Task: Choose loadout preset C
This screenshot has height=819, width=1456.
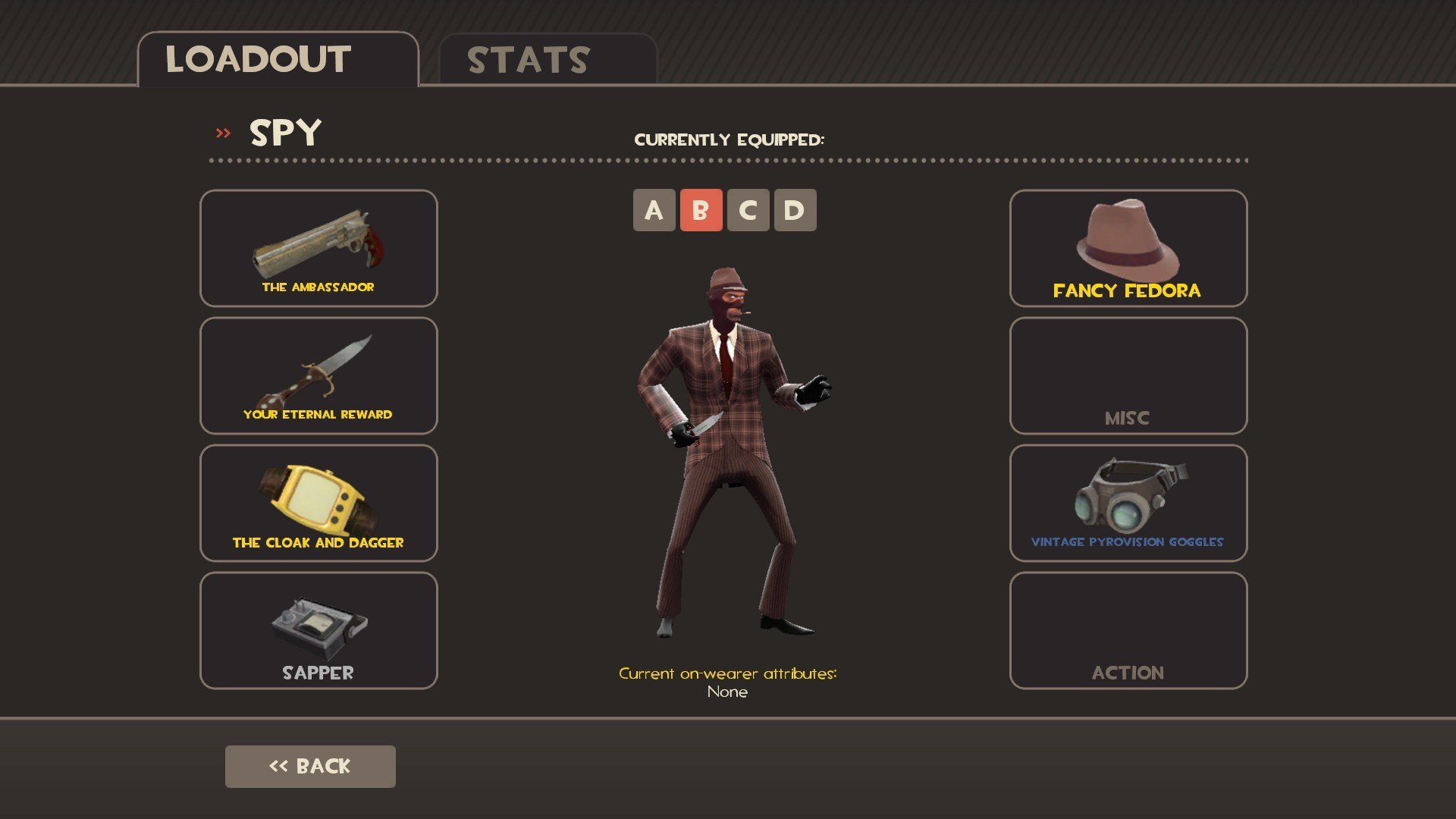Action: [x=748, y=210]
